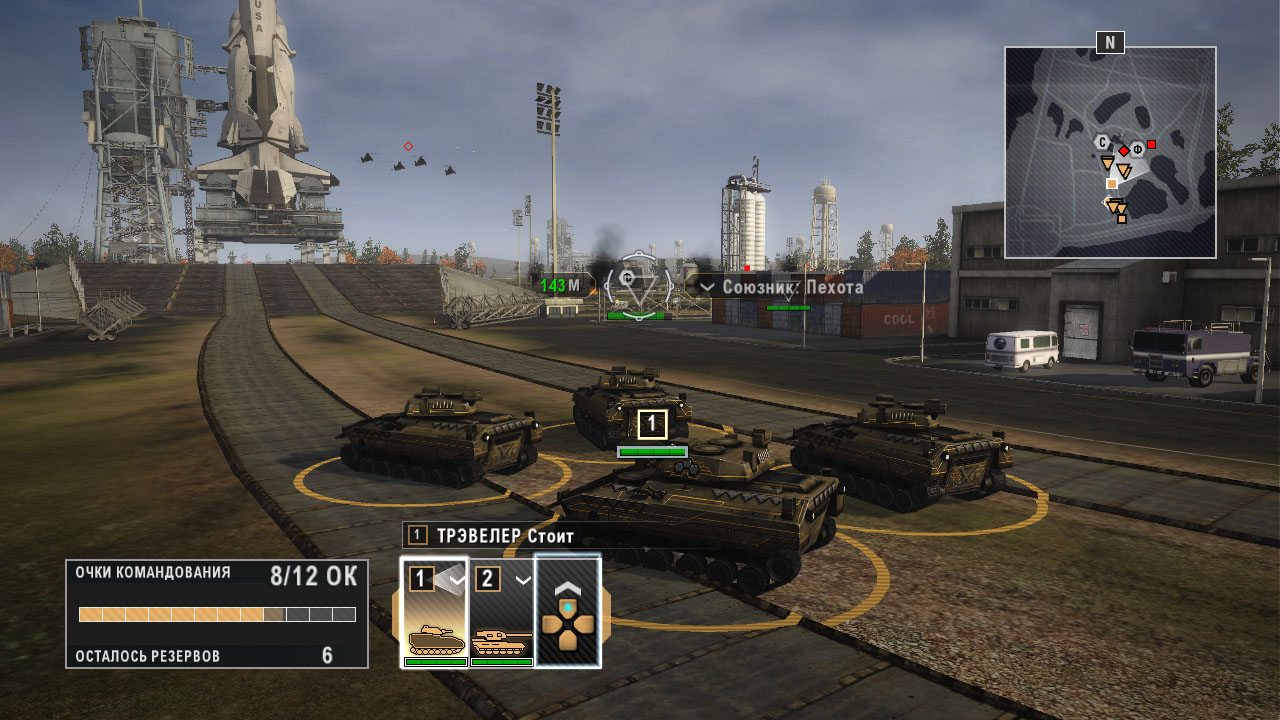Select the "C" hexagon marker on minimap

1101,141
